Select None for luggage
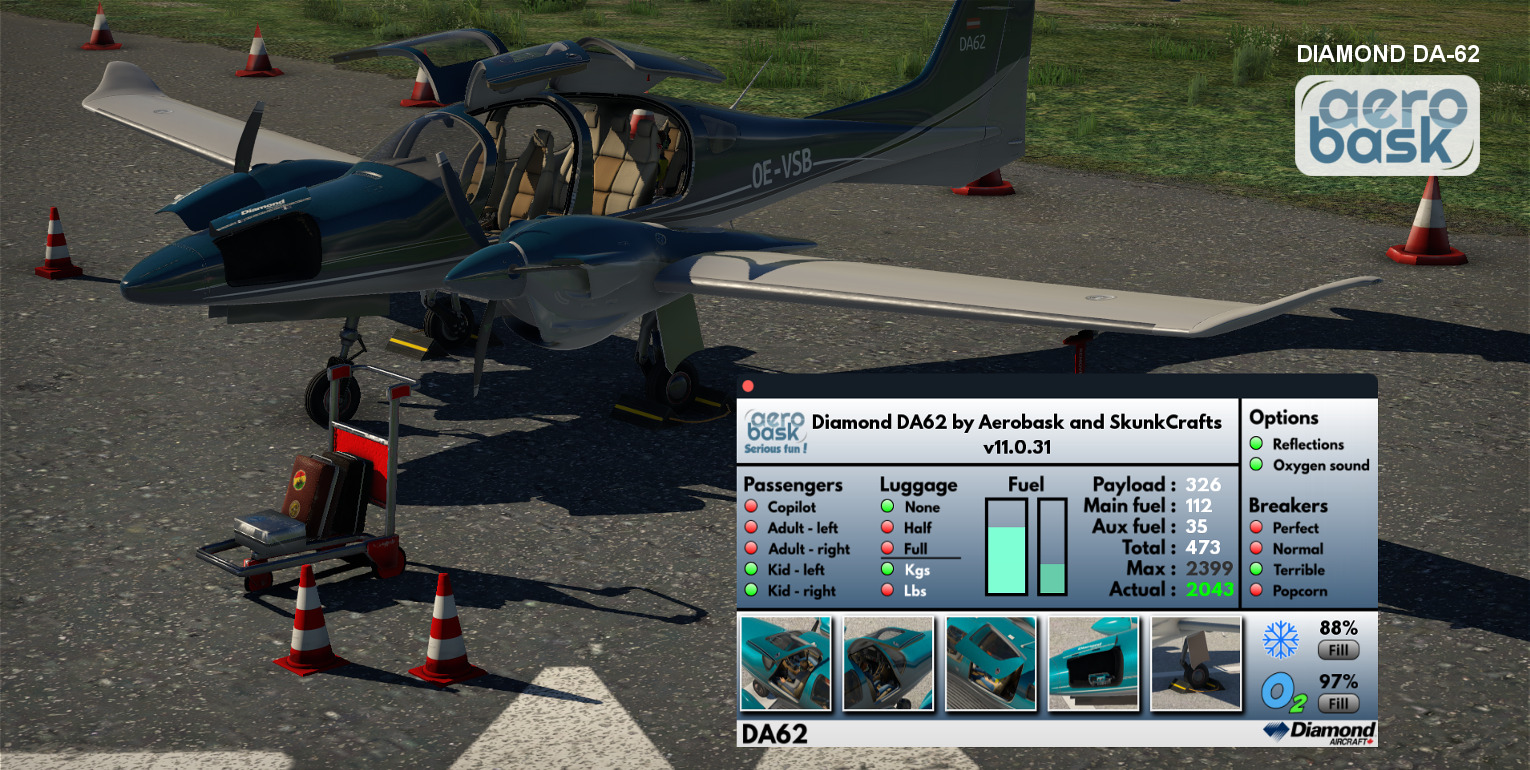This screenshot has height=770, width=1530. (x=887, y=507)
